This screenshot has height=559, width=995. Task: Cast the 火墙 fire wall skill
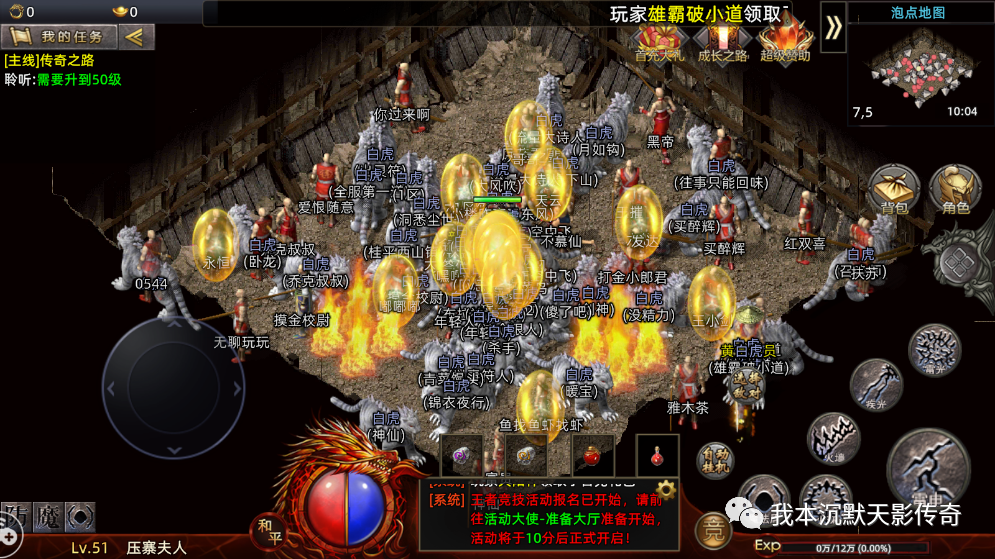pyautogui.click(x=833, y=438)
